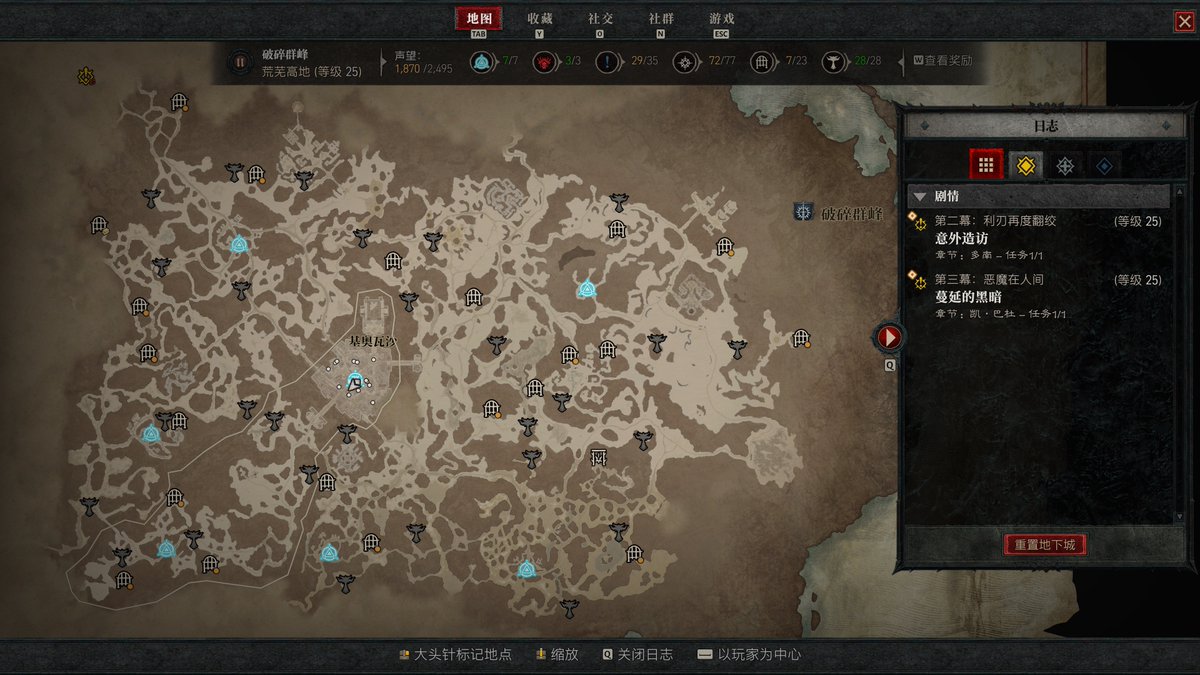
Task: Click the 重置地下城 reset dungeons button
Action: click(x=1044, y=545)
